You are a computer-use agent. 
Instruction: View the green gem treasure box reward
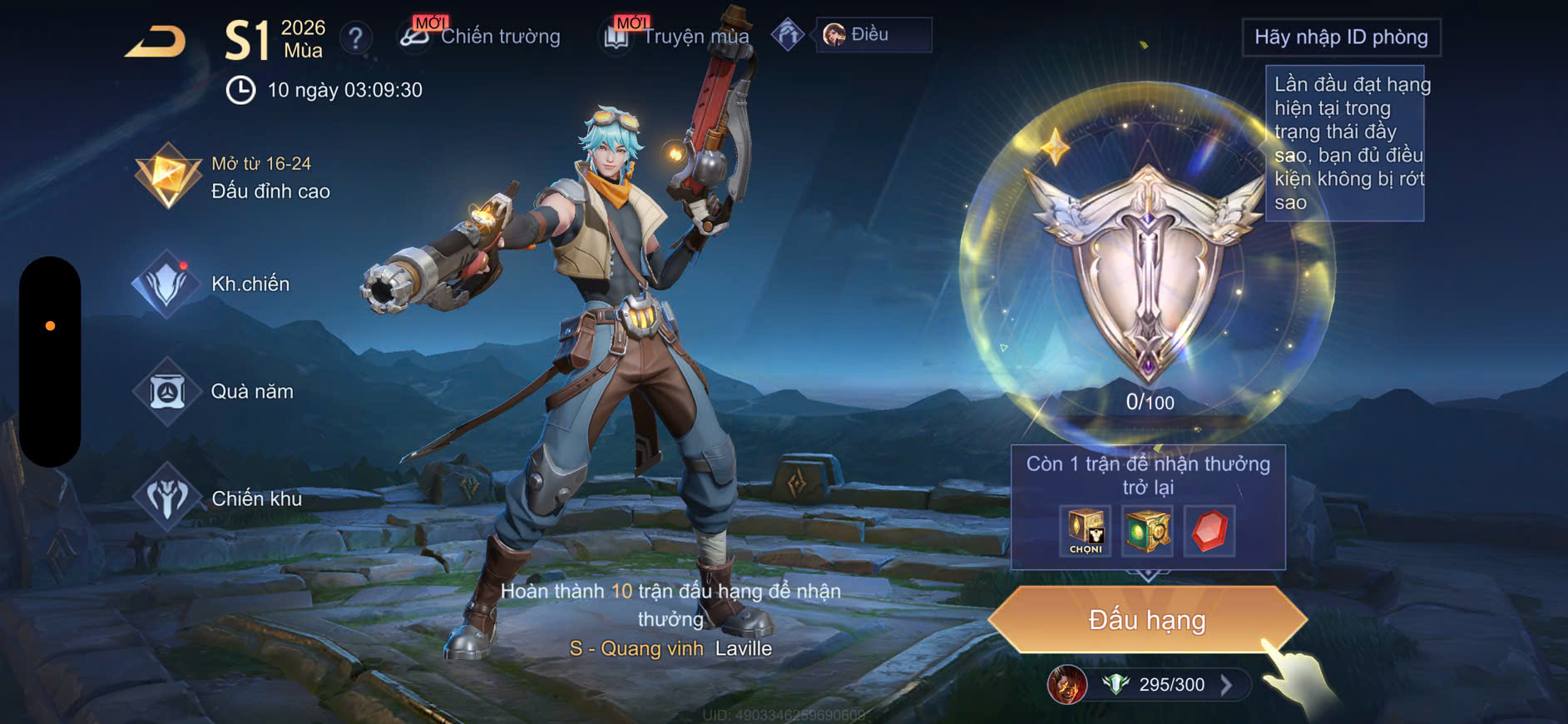pyautogui.click(x=1147, y=531)
